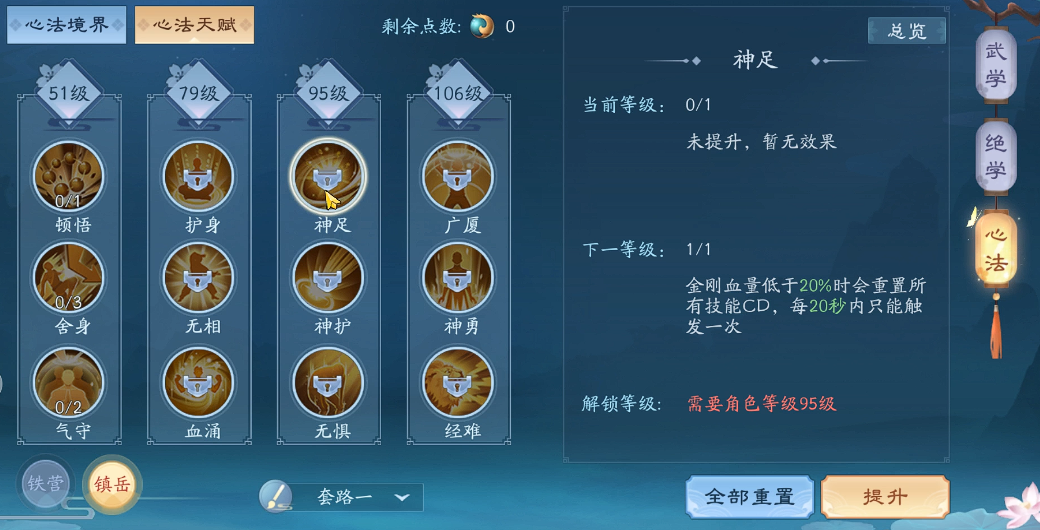1040x530 pixels.
Task: Open the 心法天赋 tab
Action: 195,25
